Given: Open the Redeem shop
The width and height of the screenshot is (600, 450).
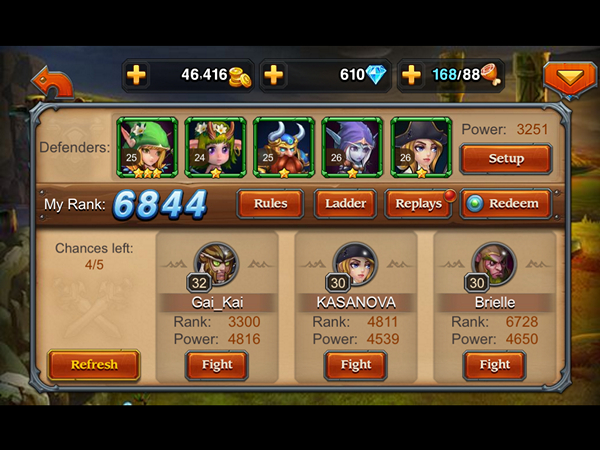Looking at the screenshot, I should 505,203.
